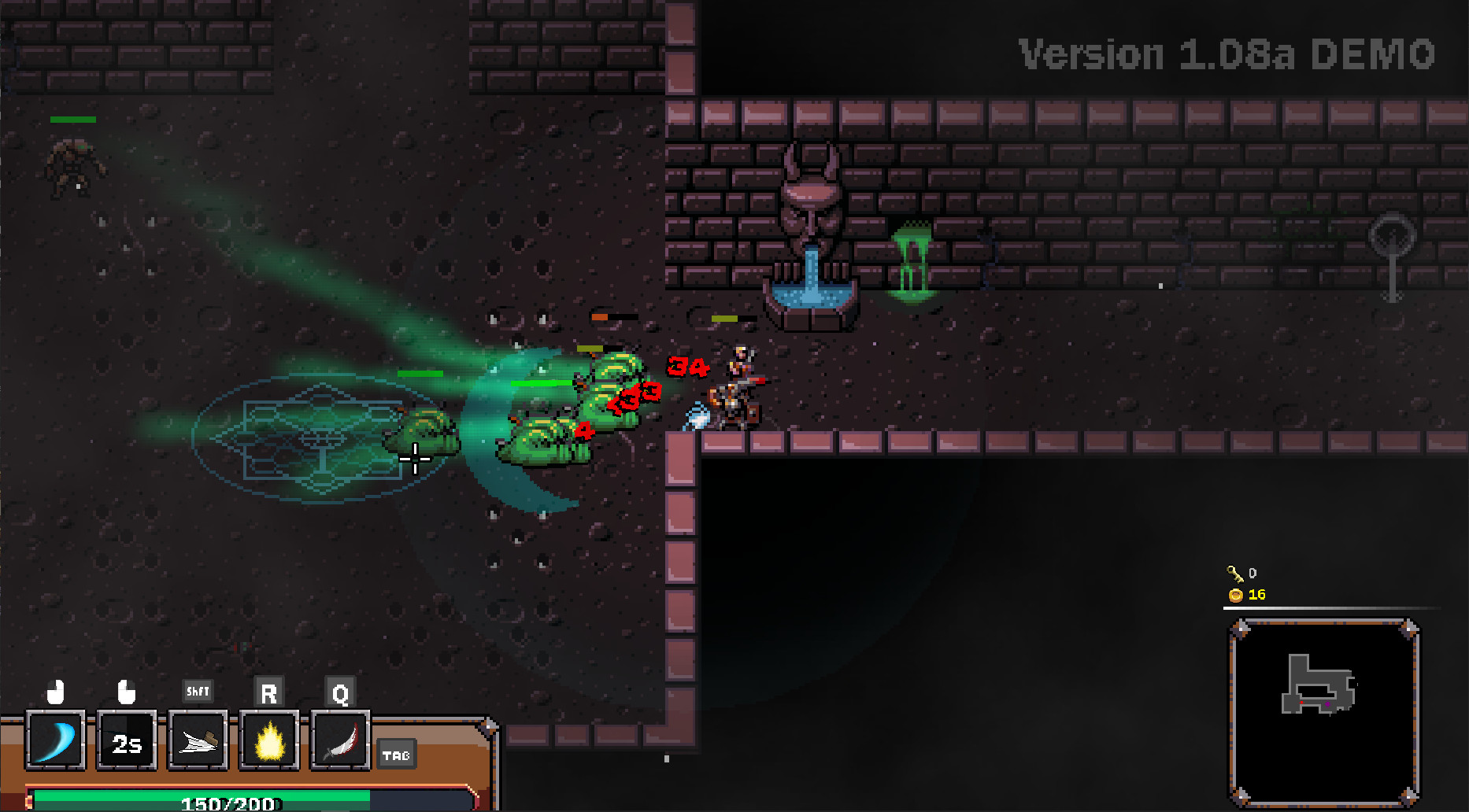Activate the feather dash ability icon

coord(197,740)
